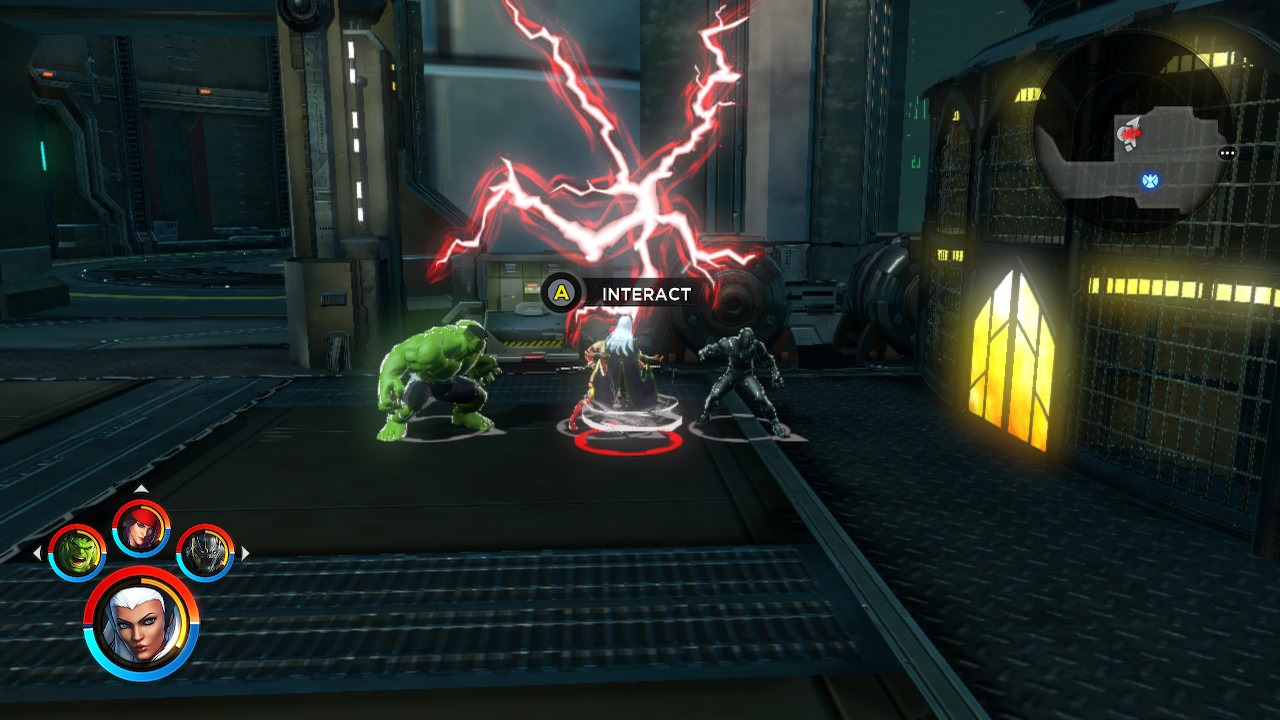Screen dimensions: 1280x720
Task: Toggle the up arrow above the party portraits
Action: [140, 491]
